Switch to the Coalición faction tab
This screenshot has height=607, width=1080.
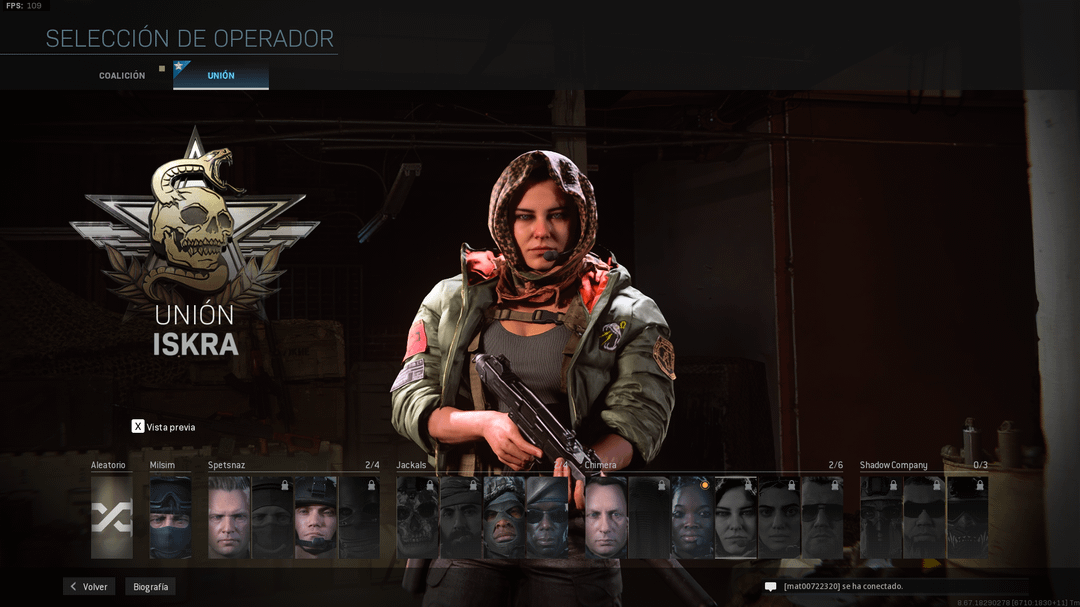point(122,76)
